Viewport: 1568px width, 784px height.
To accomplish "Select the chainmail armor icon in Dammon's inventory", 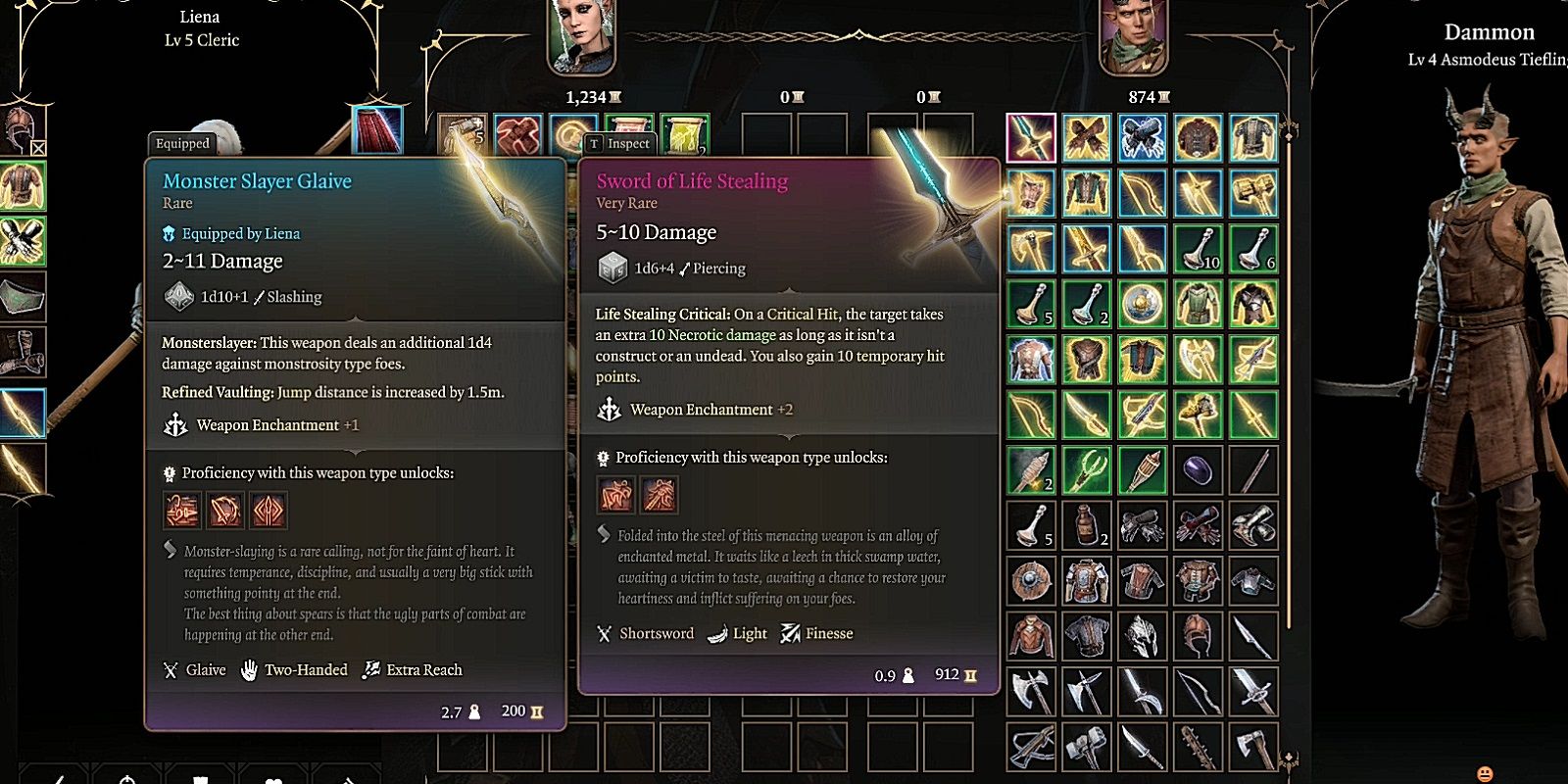I will point(1086,635).
